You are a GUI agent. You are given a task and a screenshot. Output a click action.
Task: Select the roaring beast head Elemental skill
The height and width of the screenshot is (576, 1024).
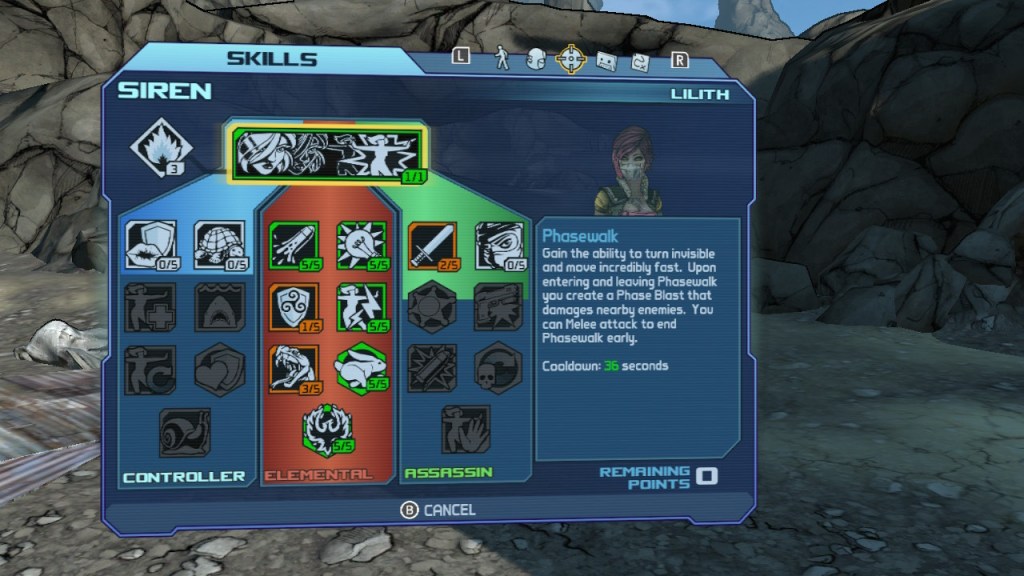click(x=293, y=369)
